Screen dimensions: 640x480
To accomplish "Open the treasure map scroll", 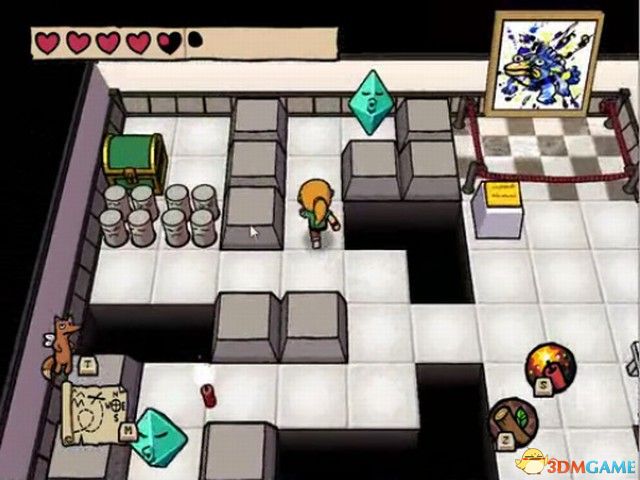I will point(97,408).
